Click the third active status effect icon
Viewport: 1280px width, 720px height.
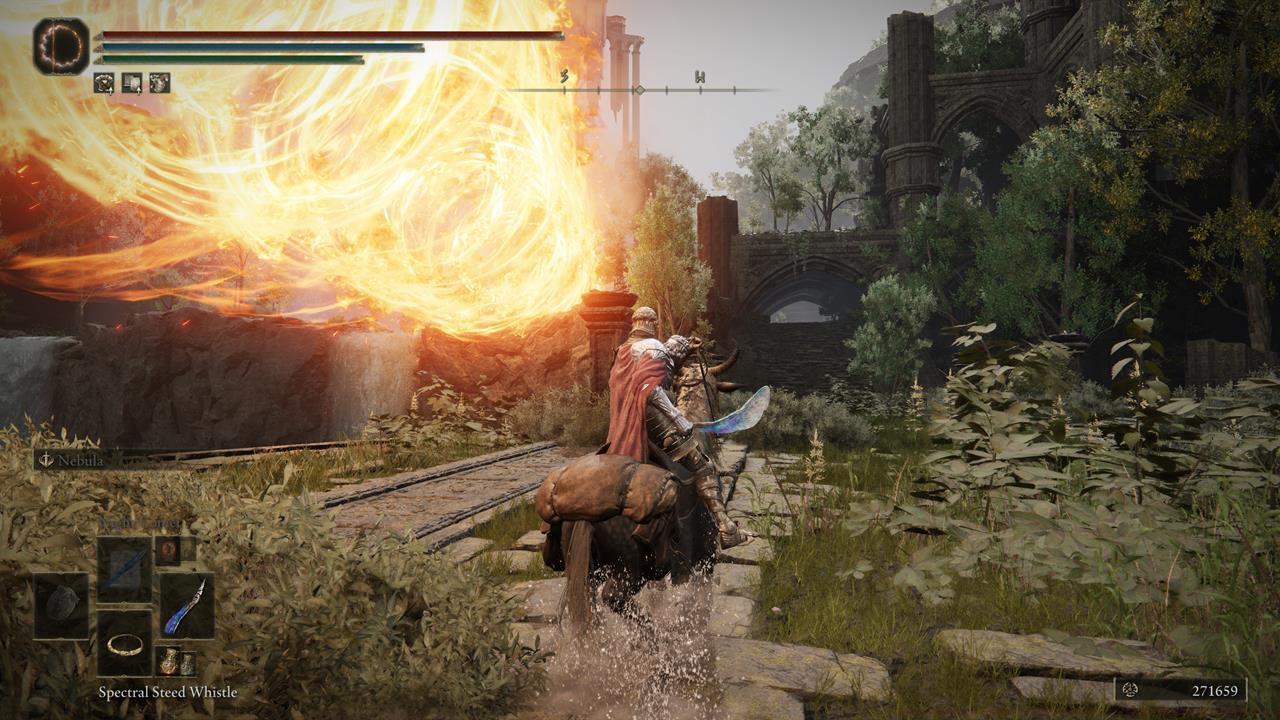click(160, 83)
